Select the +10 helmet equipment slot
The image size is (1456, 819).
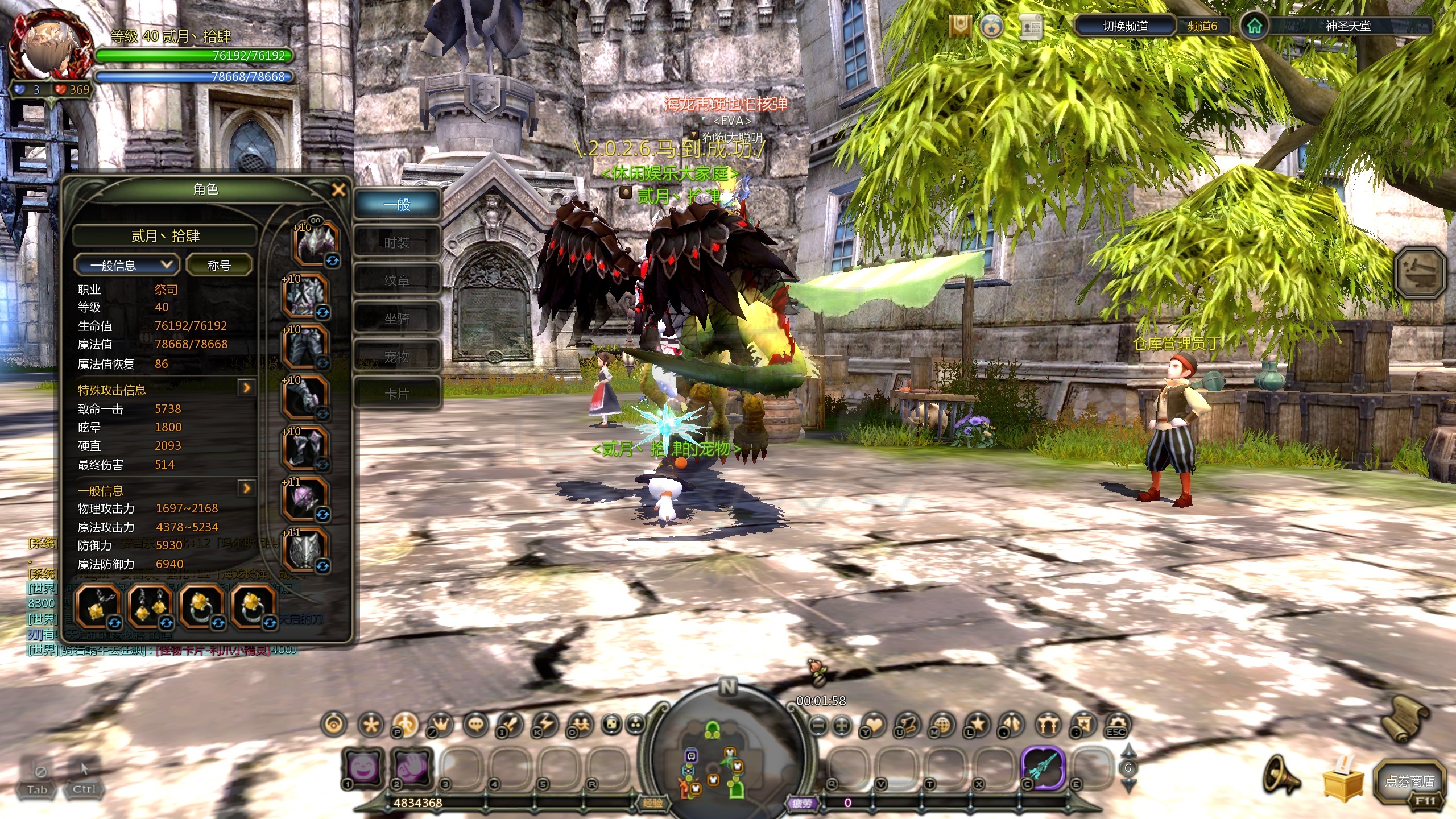[316, 243]
